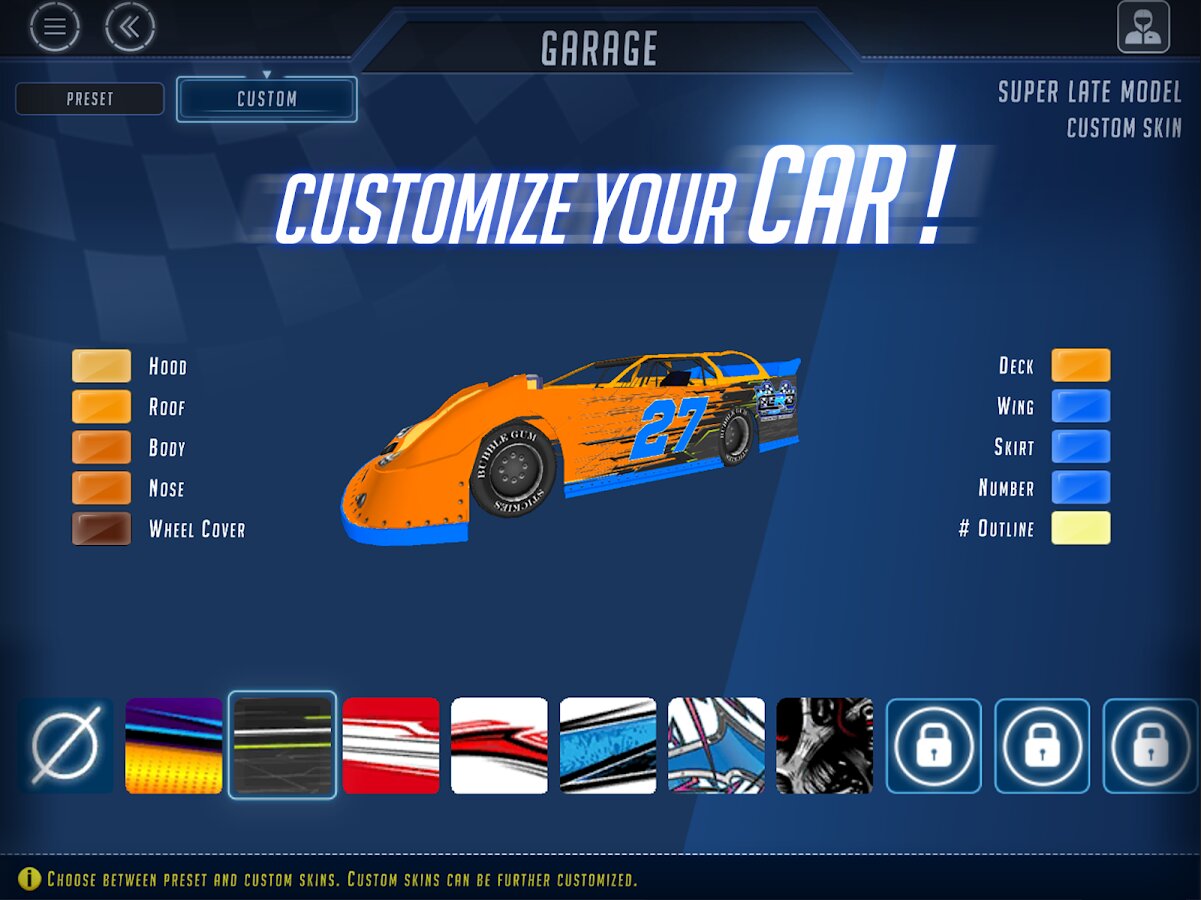Set the # Outline color swatch
The image size is (1201, 900).
1081,528
